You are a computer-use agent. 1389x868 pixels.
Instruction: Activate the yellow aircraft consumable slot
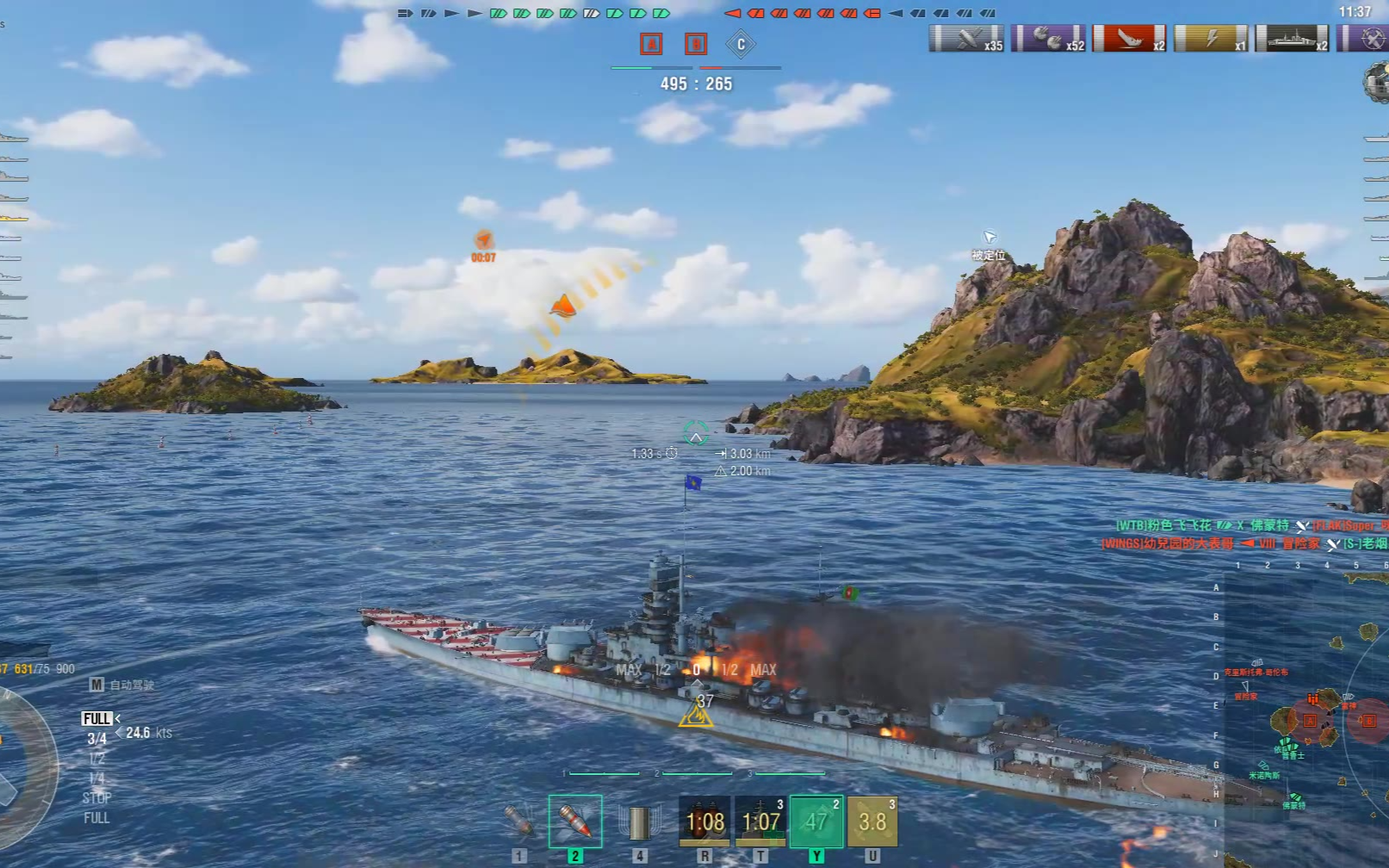point(872,821)
